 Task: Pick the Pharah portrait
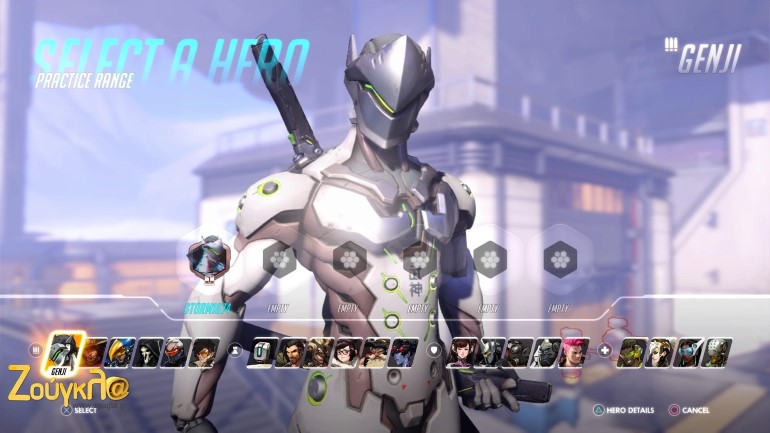(x=122, y=351)
